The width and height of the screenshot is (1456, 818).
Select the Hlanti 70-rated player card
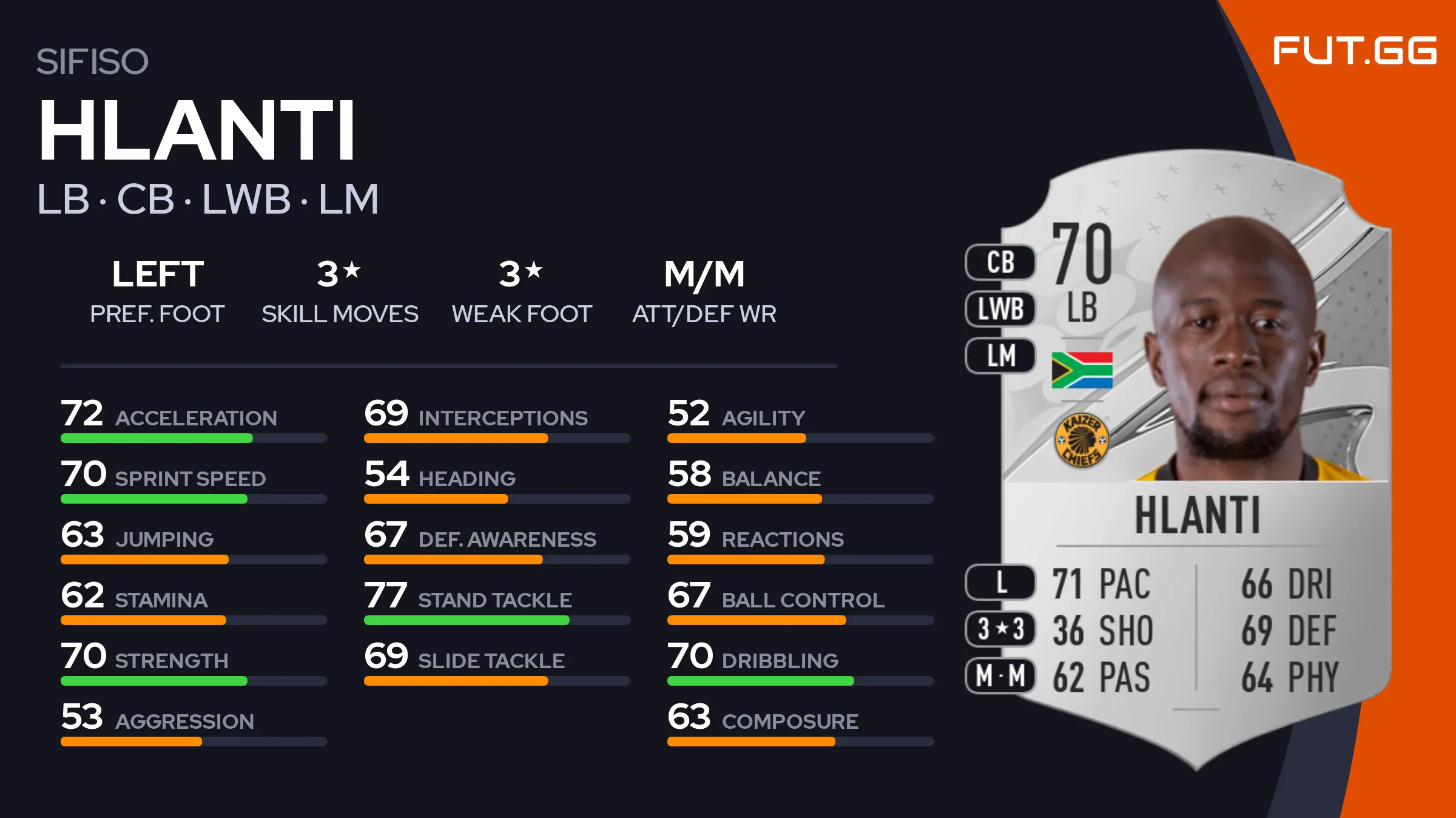1195,461
